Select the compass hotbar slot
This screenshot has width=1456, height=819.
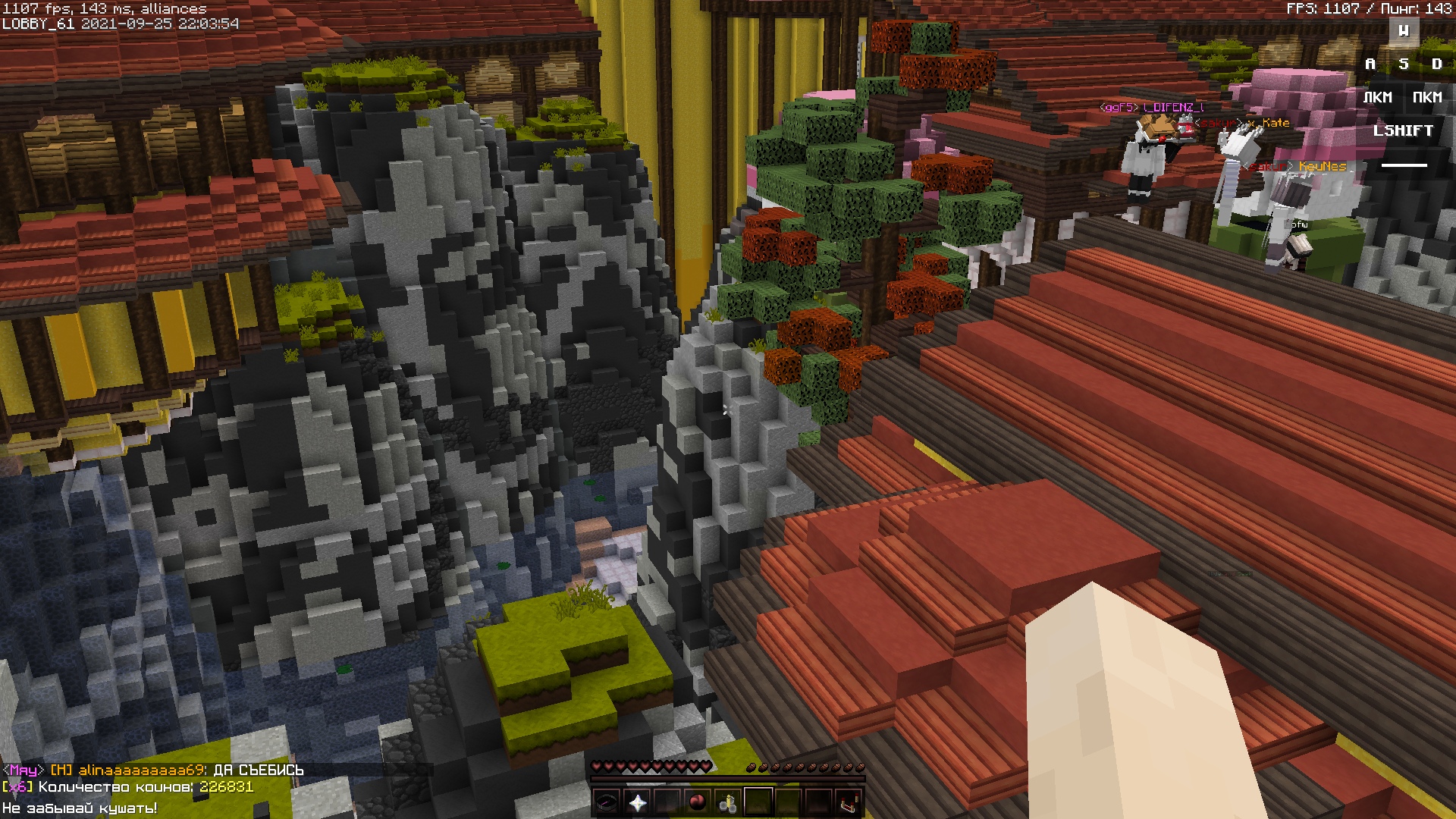tap(607, 802)
